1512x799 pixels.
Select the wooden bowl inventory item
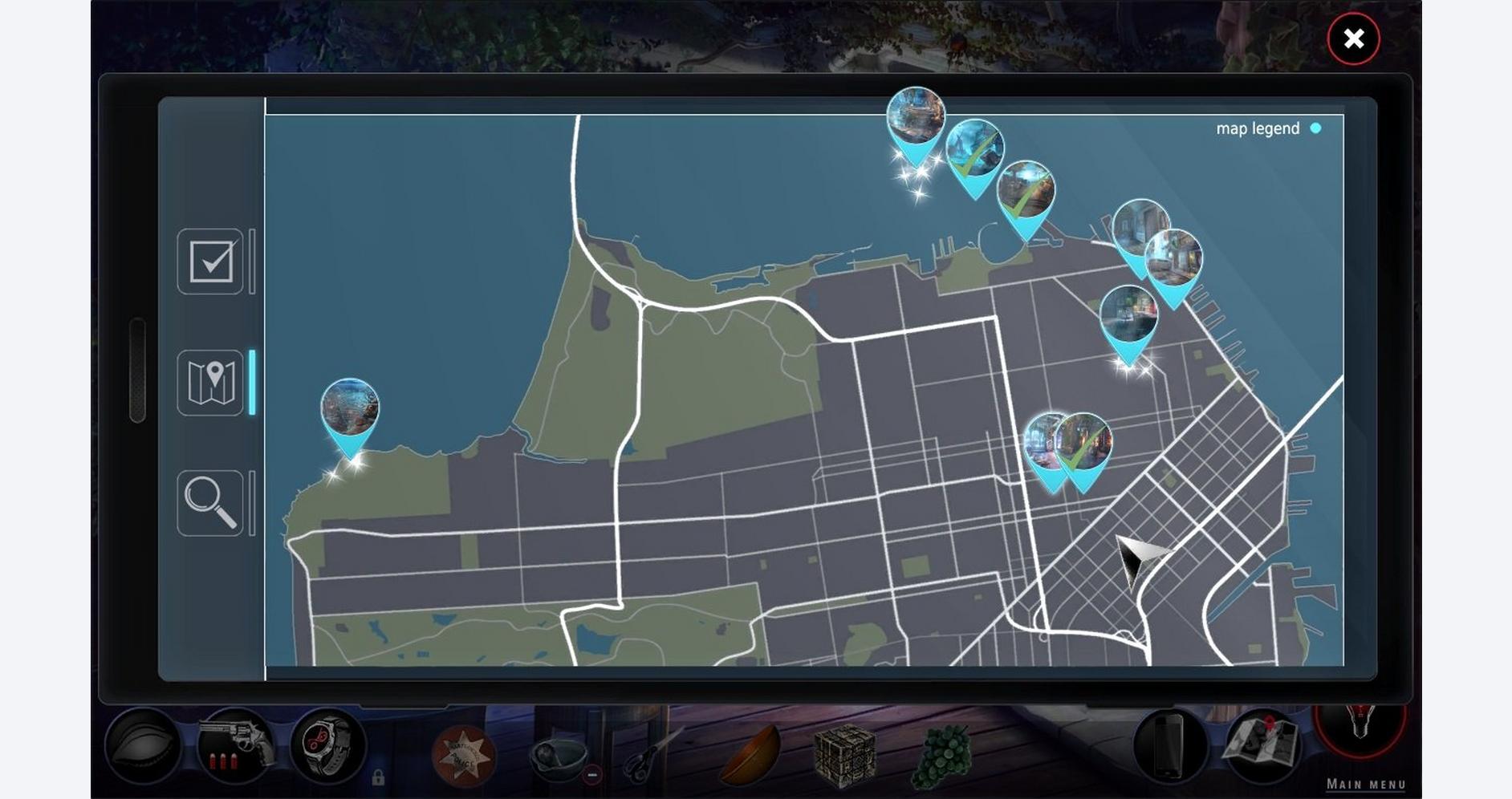(x=750, y=754)
